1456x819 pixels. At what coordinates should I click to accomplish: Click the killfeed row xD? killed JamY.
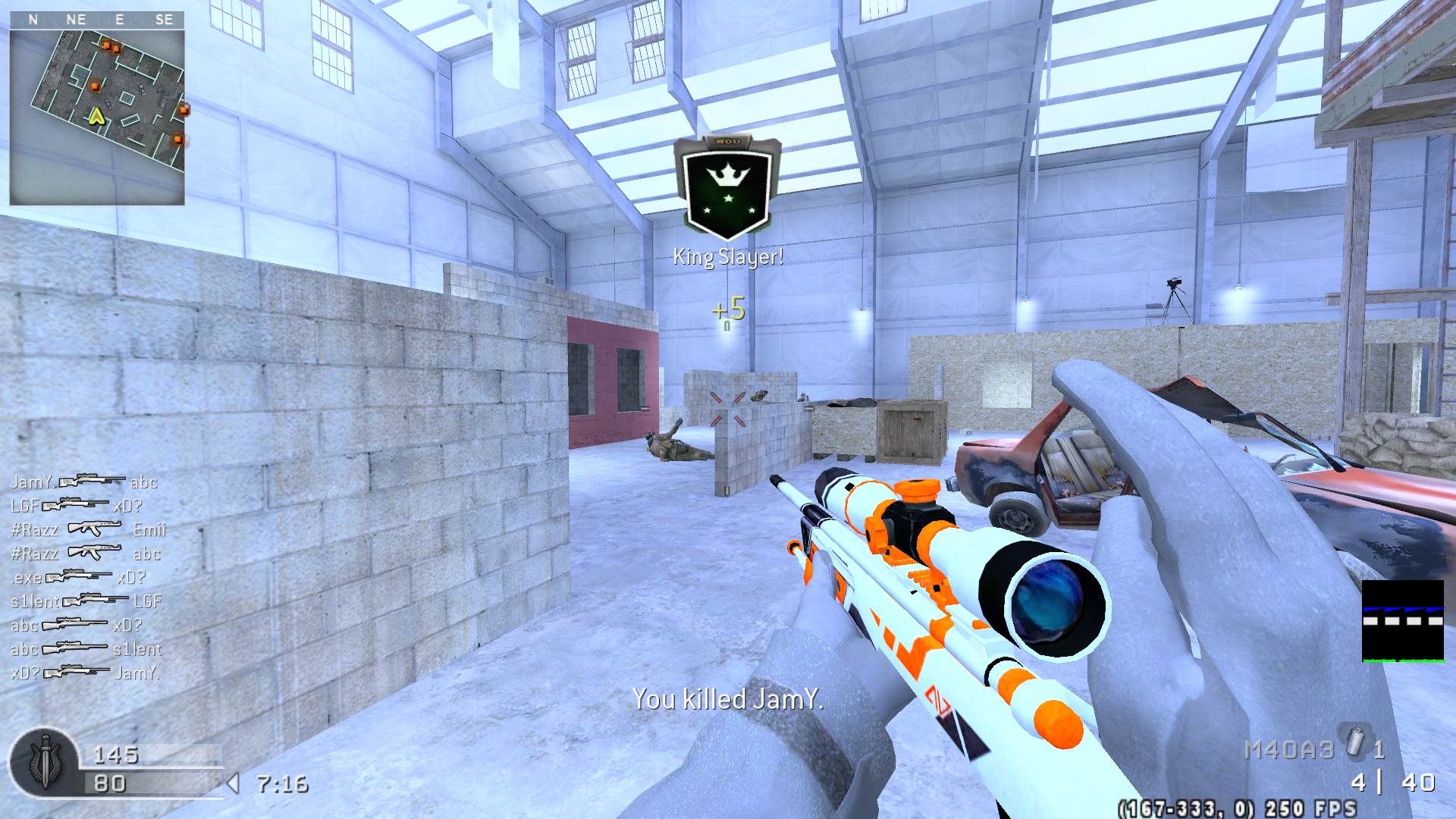[x=85, y=673]
